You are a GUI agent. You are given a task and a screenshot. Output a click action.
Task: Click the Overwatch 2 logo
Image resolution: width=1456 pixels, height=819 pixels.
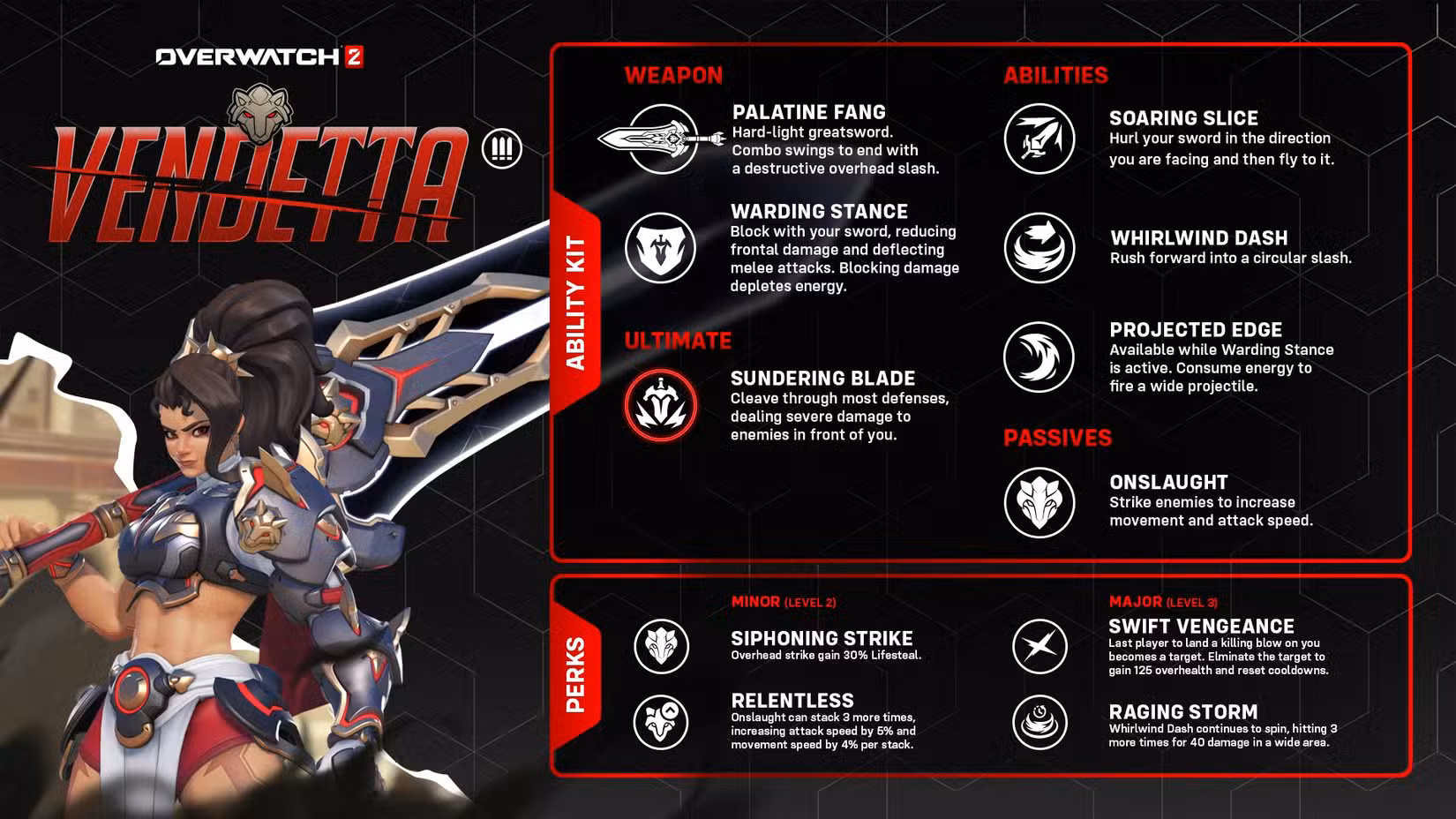pyautogui.click(x=259, y=57)
